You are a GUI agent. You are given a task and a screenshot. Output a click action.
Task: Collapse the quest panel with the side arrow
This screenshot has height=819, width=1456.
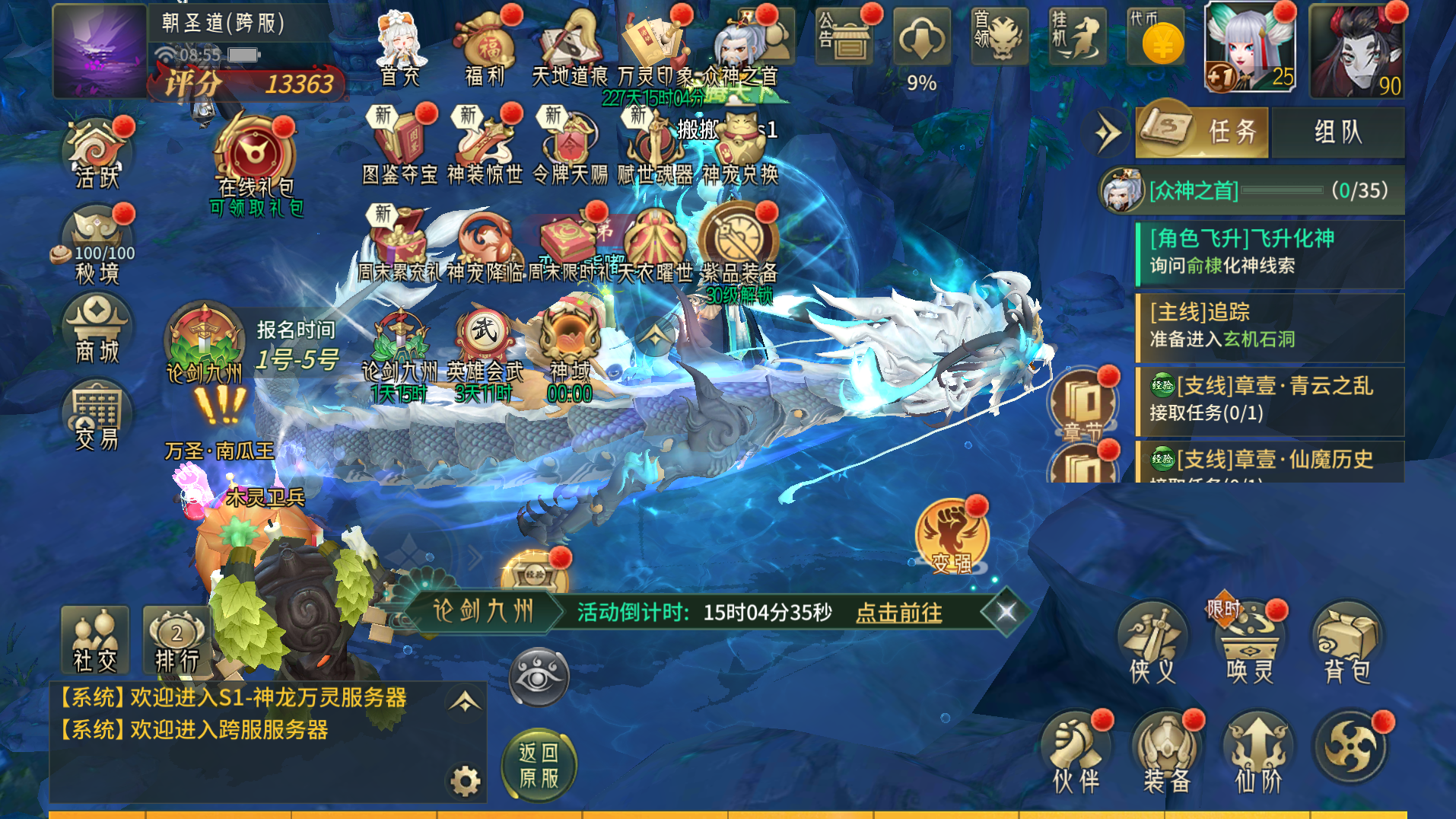coord(1108,129)
